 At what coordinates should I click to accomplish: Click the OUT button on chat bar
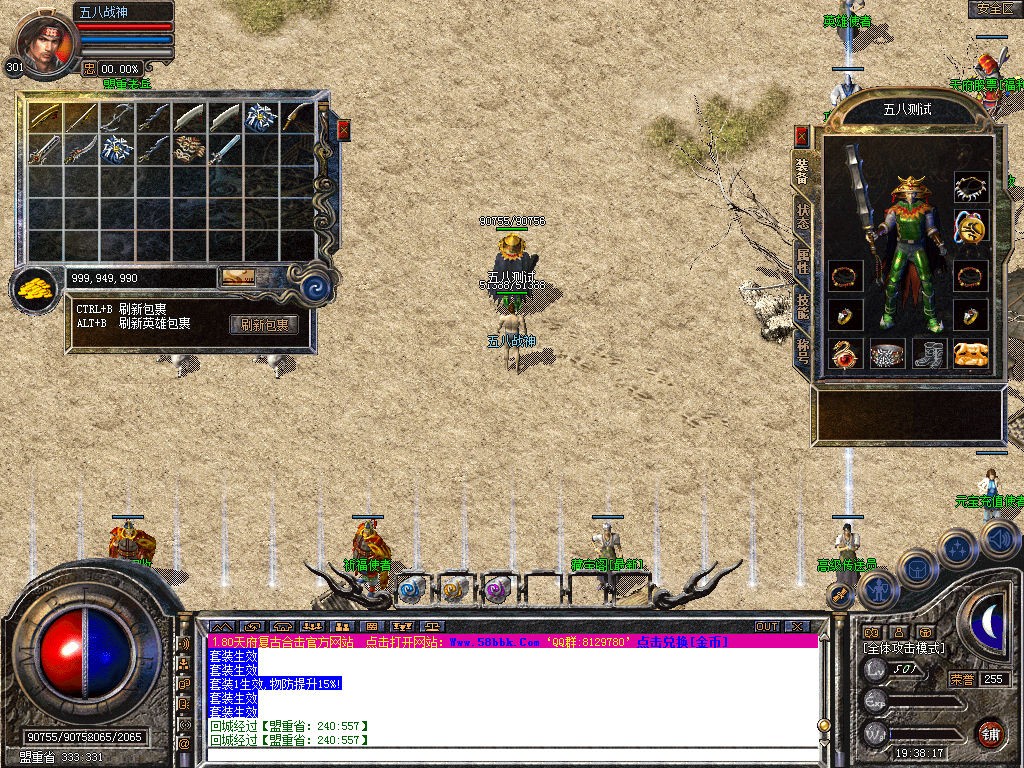click(767, 627)
